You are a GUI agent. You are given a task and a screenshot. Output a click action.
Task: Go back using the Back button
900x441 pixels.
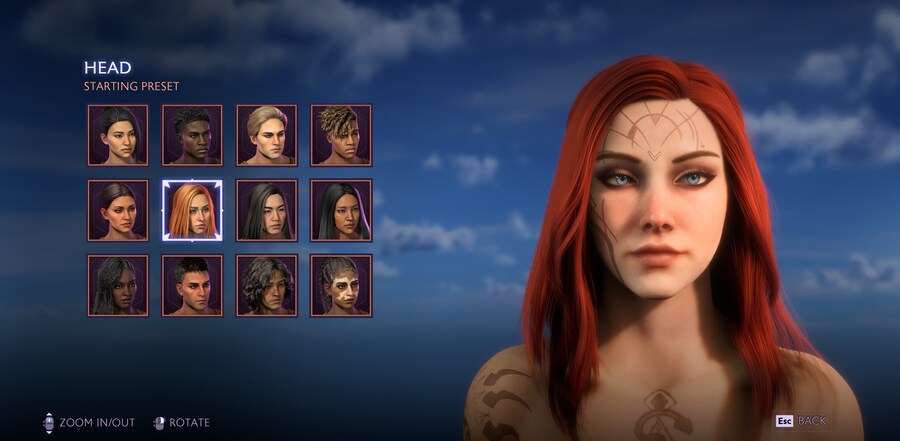click(801, 421)
